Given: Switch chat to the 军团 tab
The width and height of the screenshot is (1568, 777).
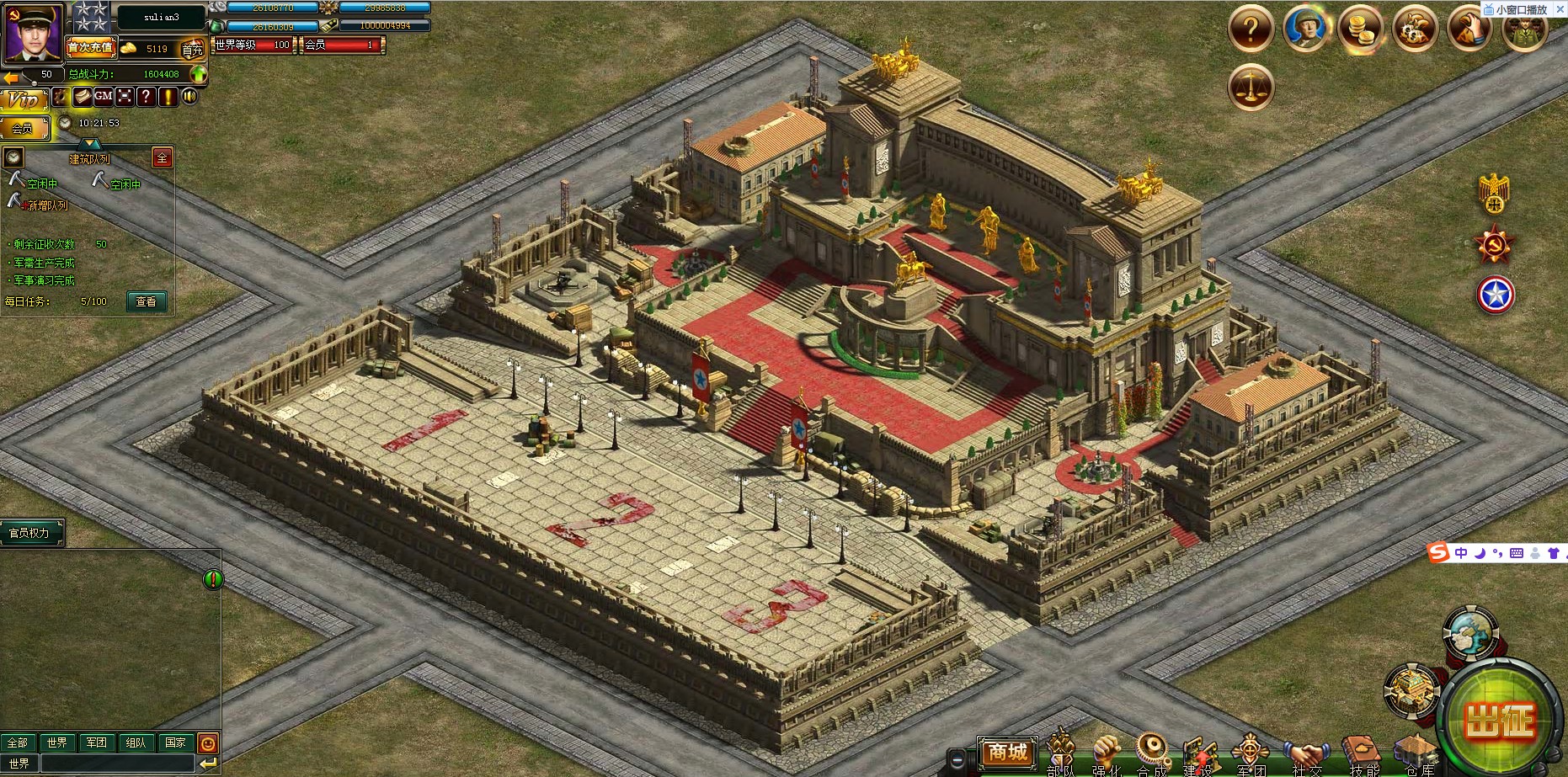Looking at the screenshot, I should (97, 742).
